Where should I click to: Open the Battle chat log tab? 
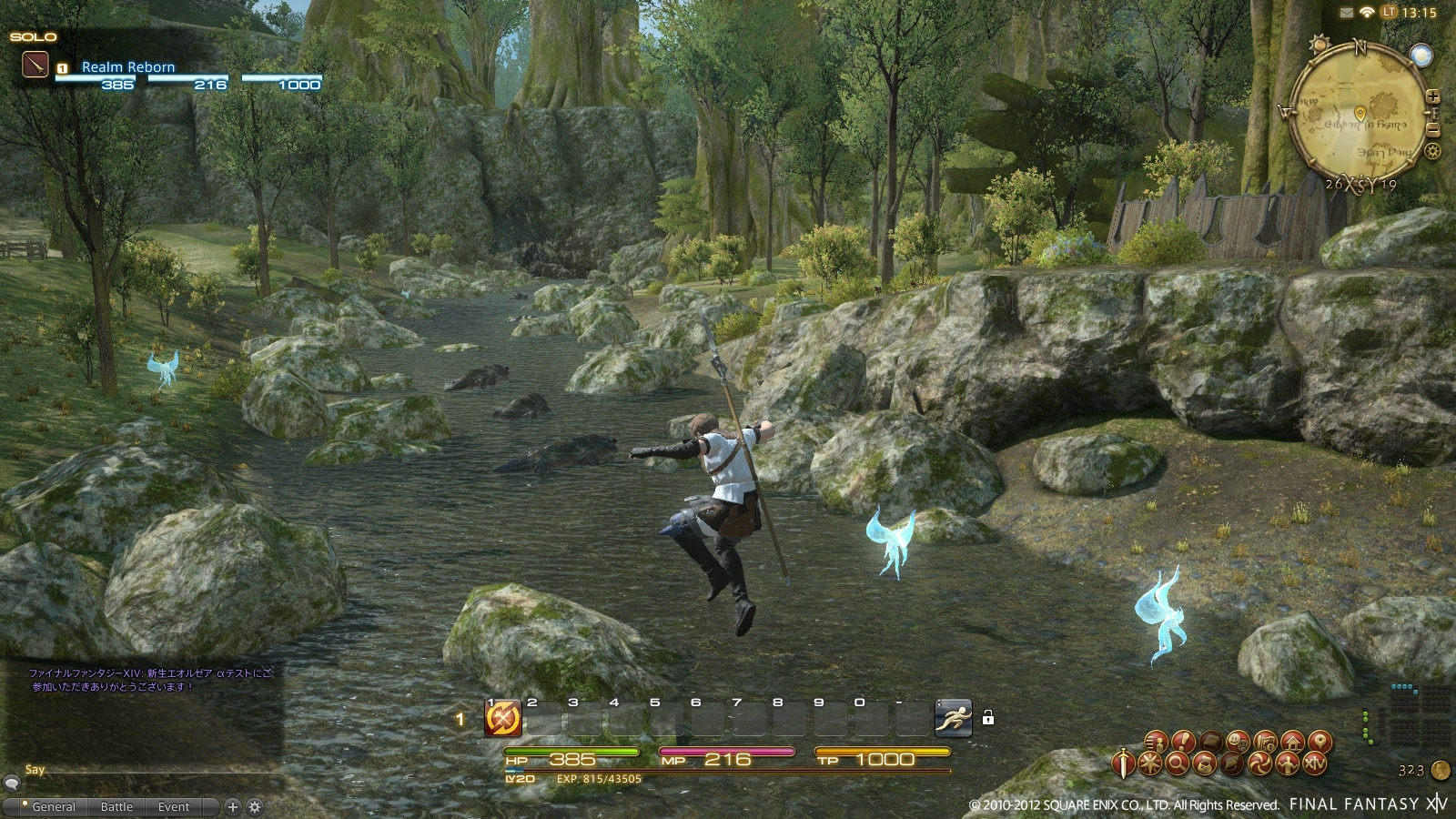(x=116, y=807)
